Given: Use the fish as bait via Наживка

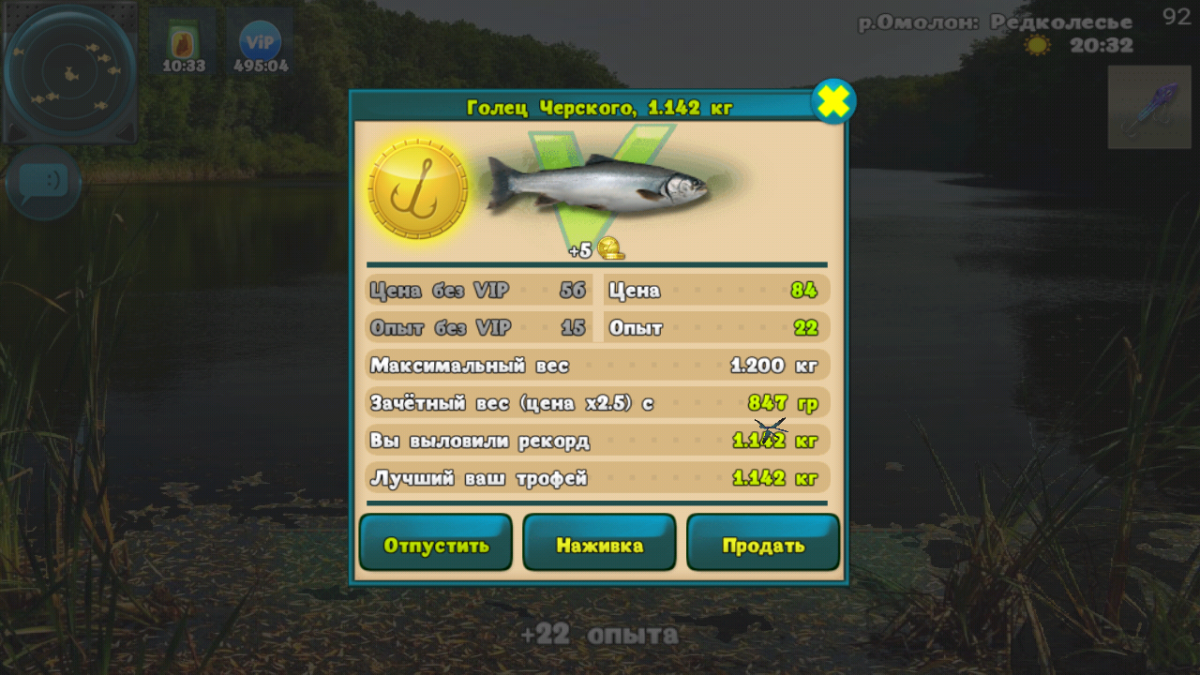Looking at the screenshot, I should (599, 544).
